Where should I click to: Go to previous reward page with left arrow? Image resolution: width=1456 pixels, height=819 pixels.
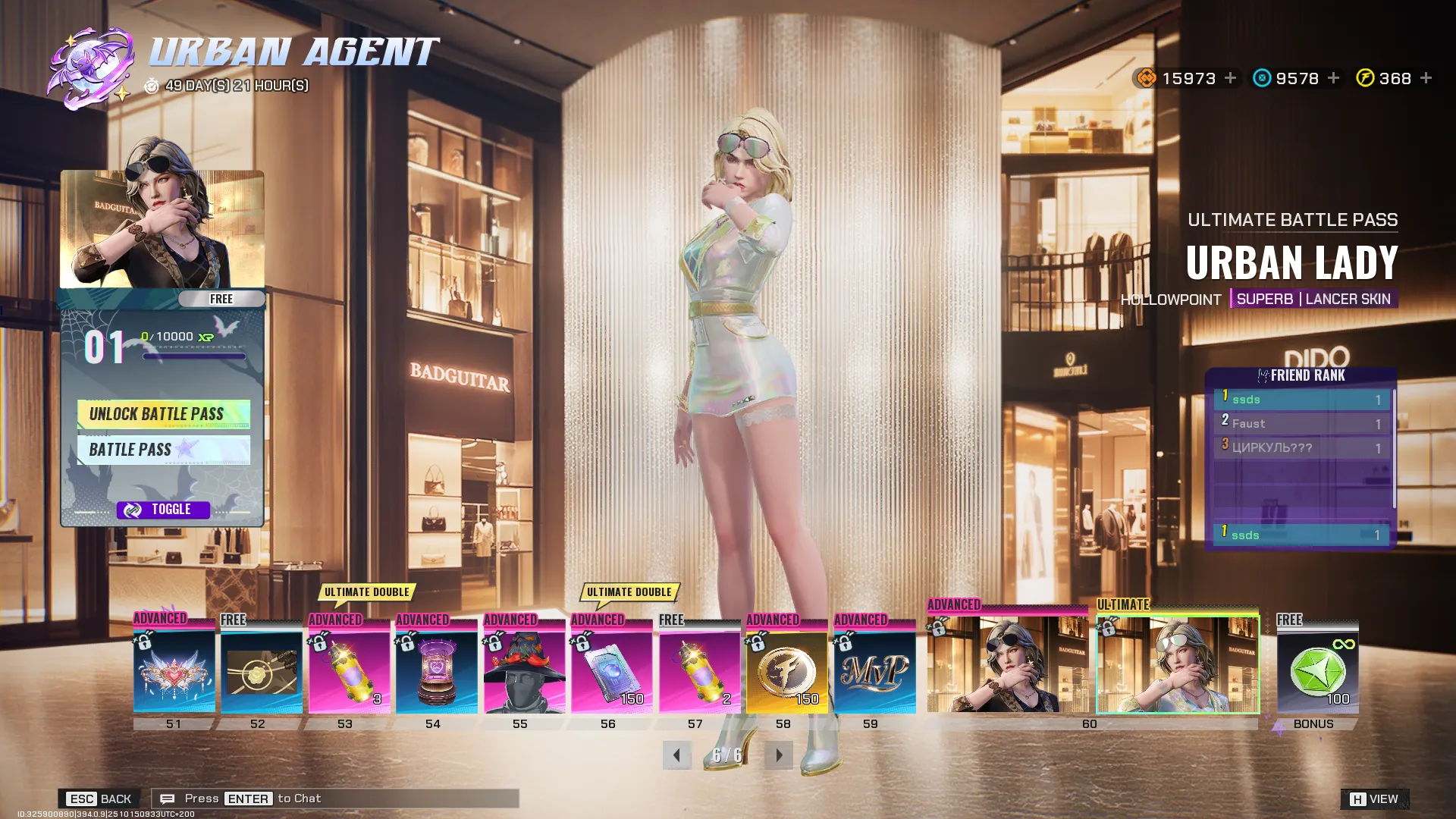[x=677, y=755]
